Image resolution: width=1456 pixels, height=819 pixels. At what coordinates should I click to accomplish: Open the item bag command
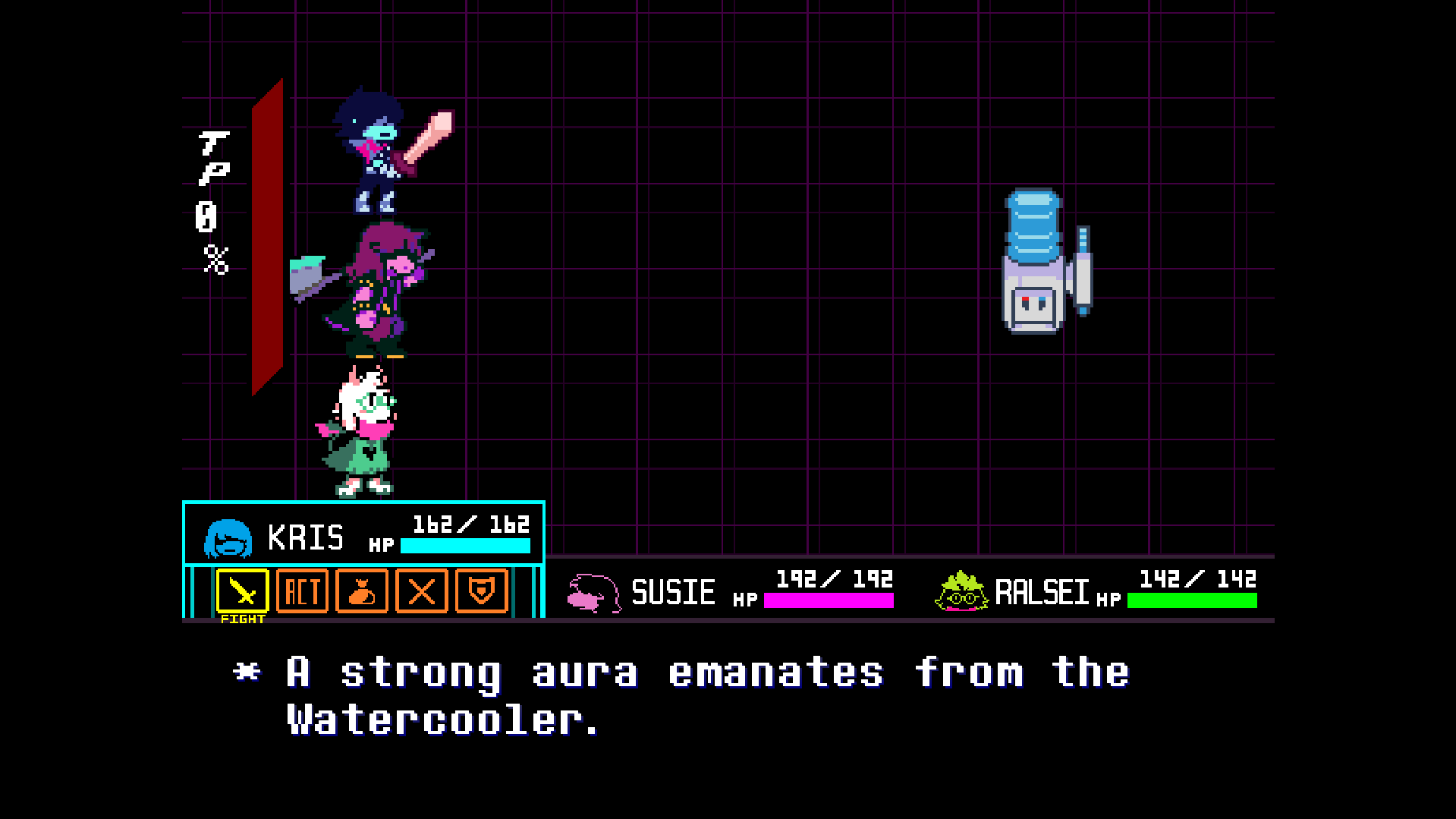click(x=362, y=591)
